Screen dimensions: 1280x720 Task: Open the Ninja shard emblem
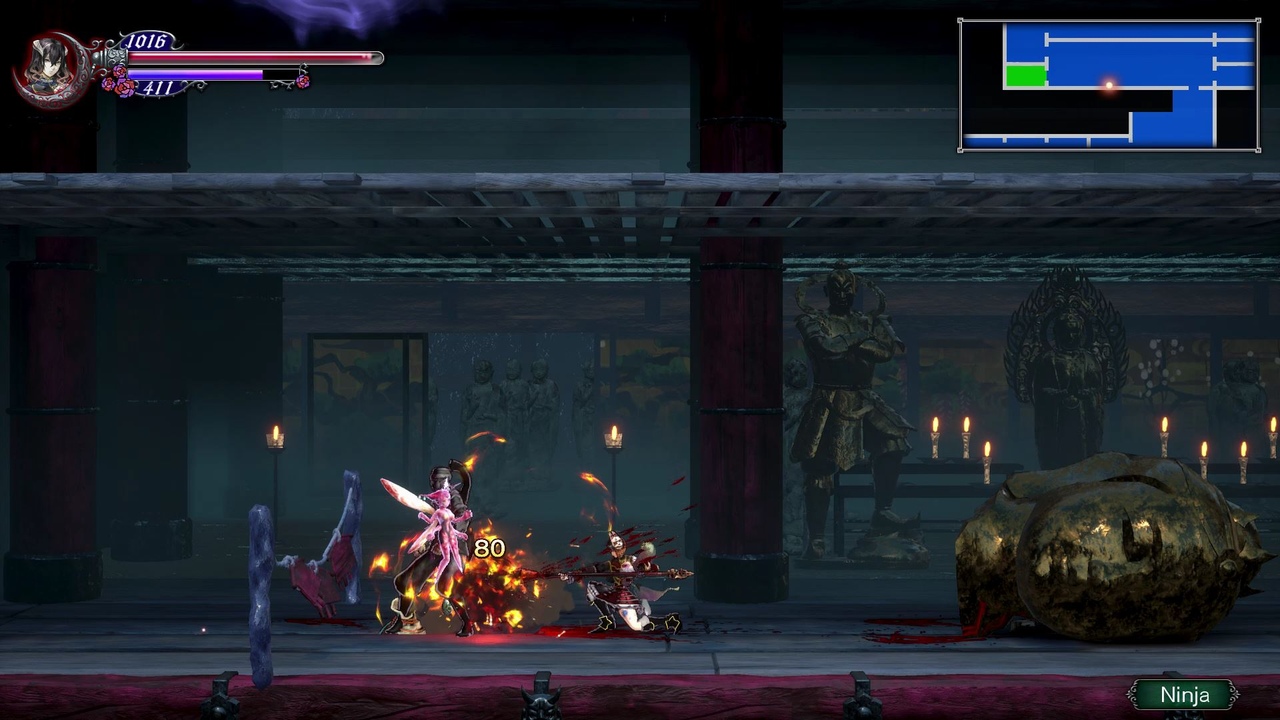1185,693
